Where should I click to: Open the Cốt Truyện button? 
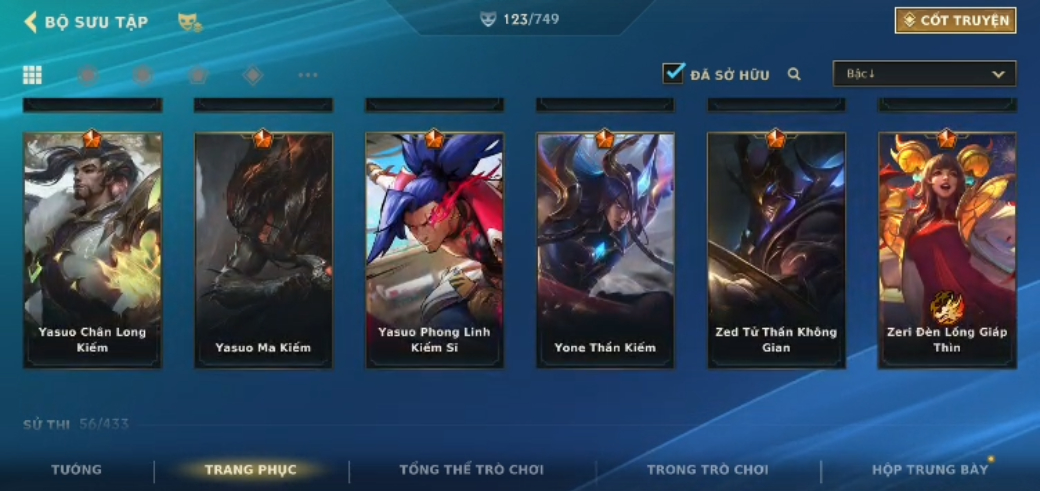955,21
